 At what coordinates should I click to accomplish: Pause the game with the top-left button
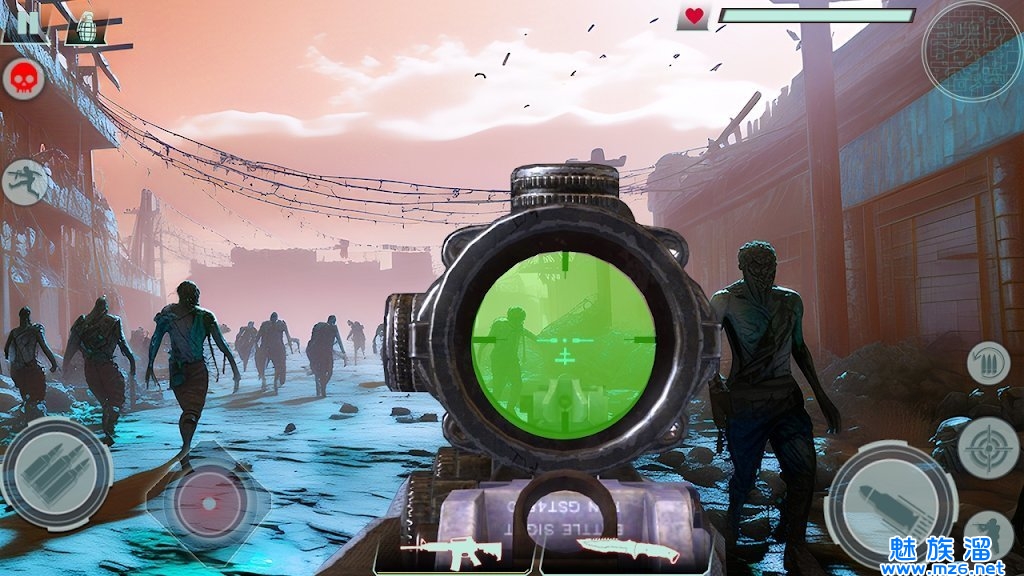23,22
